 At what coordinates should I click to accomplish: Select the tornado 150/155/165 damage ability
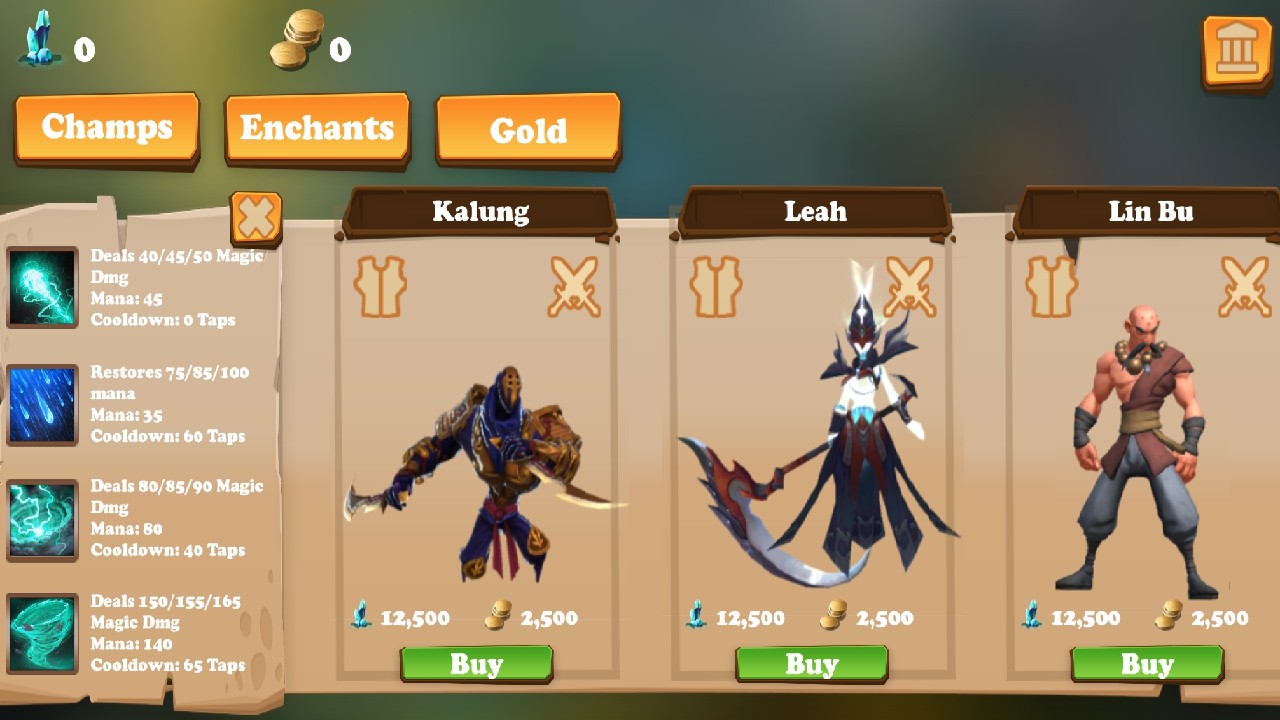pos(42,634)
